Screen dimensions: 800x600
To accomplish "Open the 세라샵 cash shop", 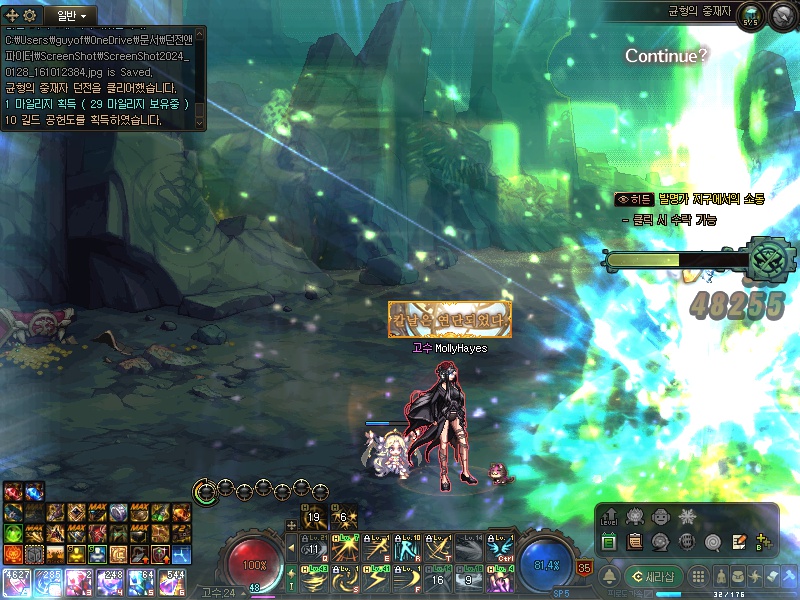I will pos(653,576).
